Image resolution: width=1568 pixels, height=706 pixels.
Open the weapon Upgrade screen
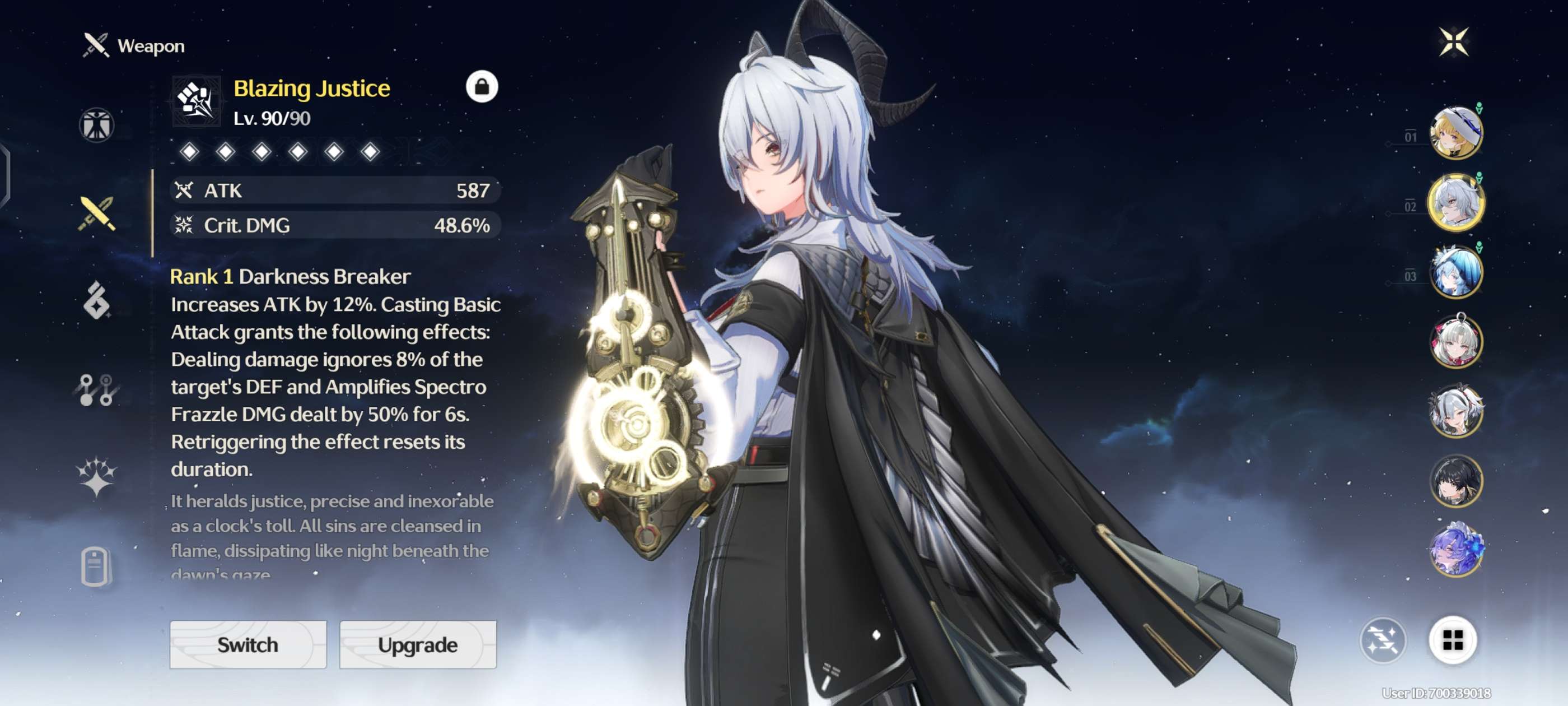tap(418, 644)
